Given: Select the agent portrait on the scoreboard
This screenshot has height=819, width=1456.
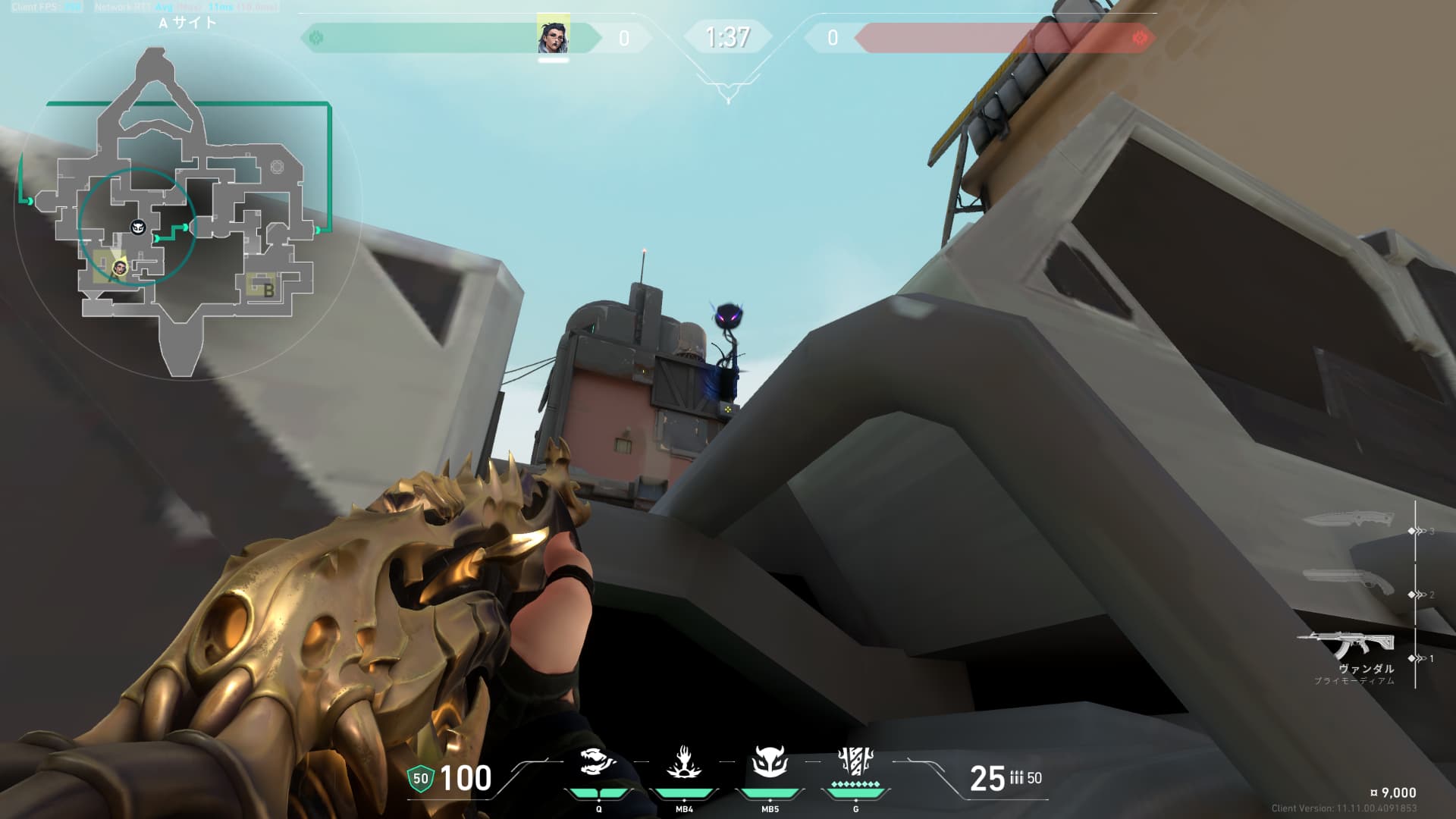Looking at the screenshot, I should coord(553,35).
